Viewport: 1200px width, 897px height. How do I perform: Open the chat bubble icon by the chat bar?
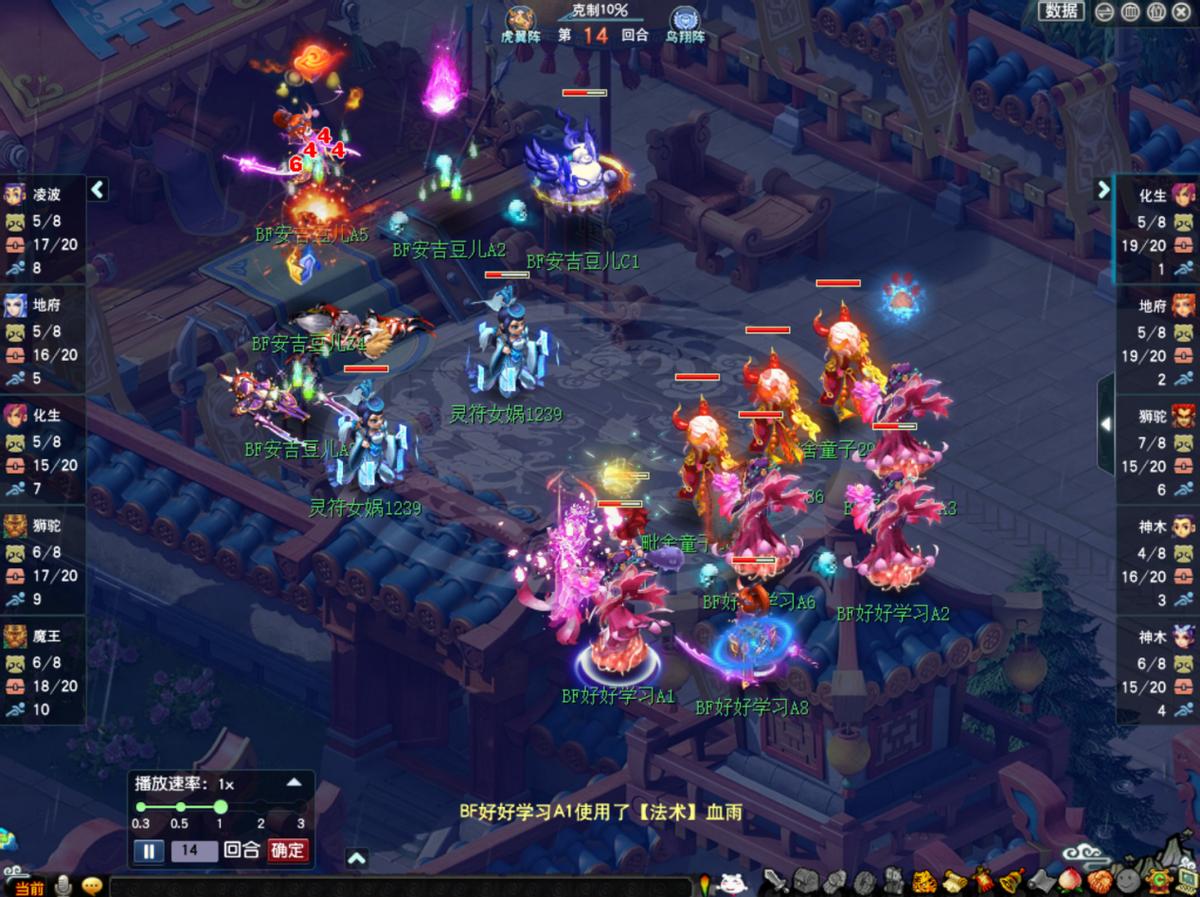92,886
